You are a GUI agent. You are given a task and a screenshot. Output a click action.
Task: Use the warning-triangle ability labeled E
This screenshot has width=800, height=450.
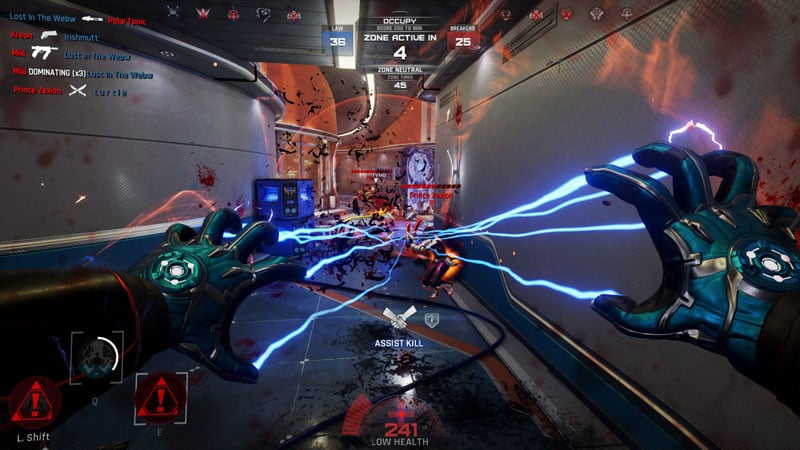[160, 398]
